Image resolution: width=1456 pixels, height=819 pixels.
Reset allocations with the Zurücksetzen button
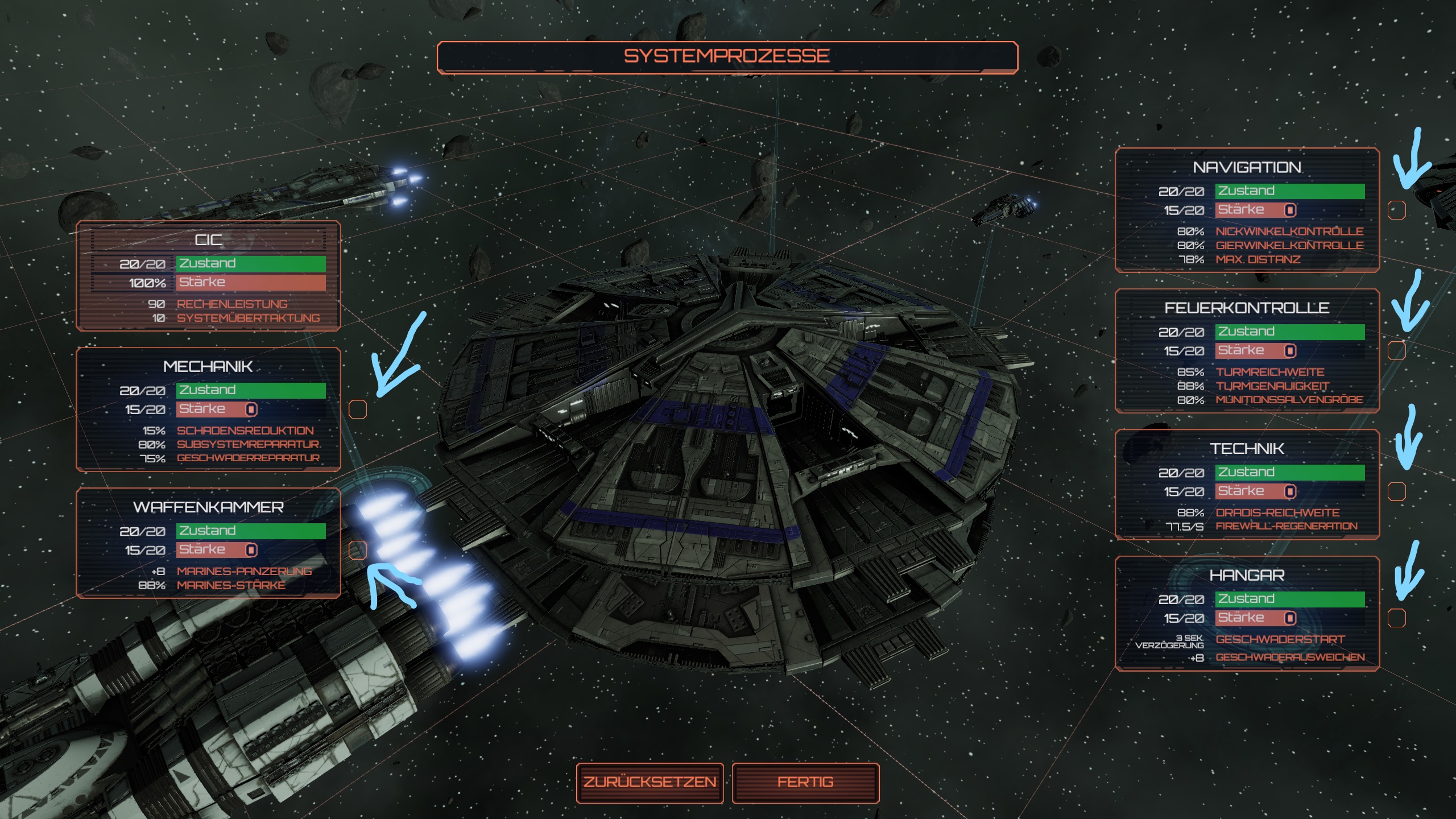click(x=650, y=783)
